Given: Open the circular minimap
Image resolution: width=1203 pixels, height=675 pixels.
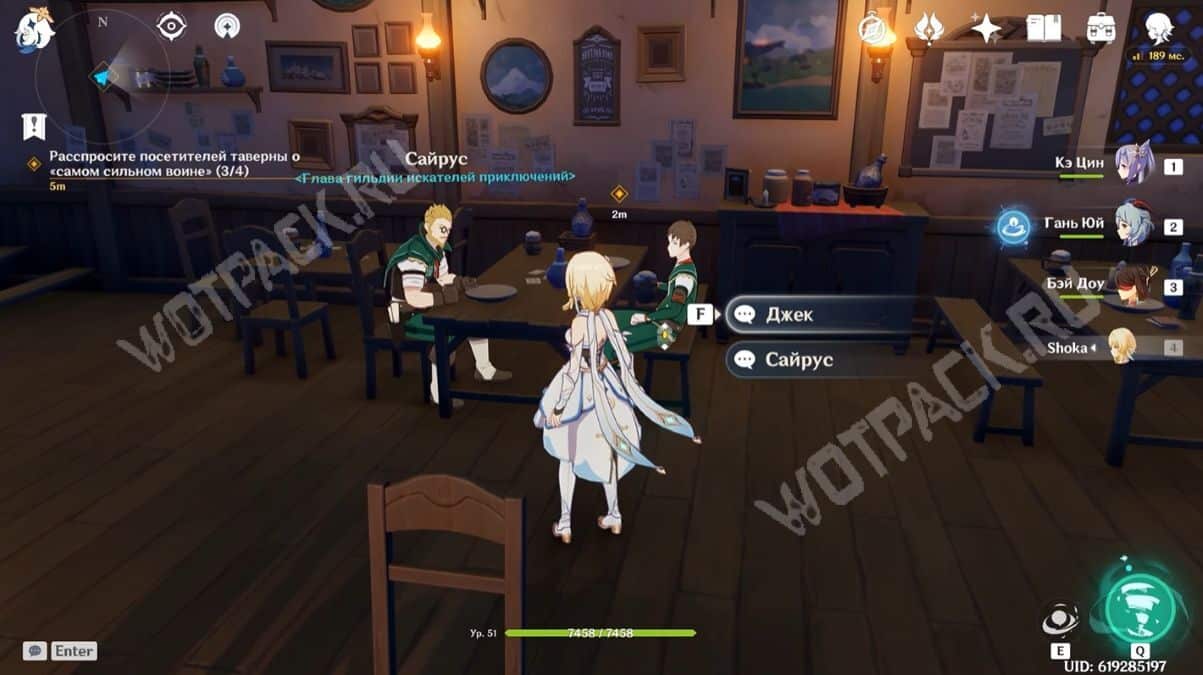Looking at the screenshot, I should click(x=103, y=75).
